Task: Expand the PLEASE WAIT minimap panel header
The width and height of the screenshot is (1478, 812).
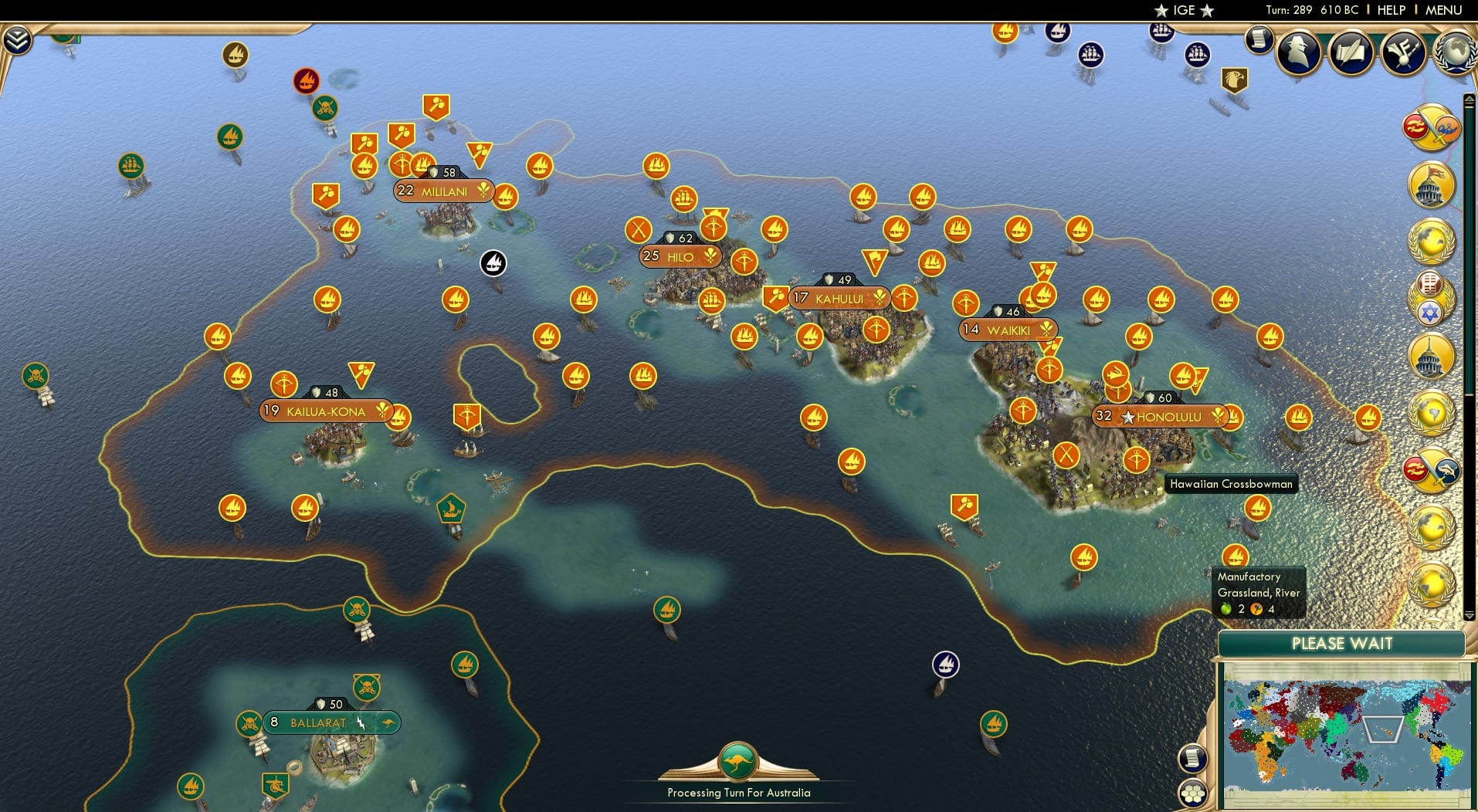Action: point(1342,643)
